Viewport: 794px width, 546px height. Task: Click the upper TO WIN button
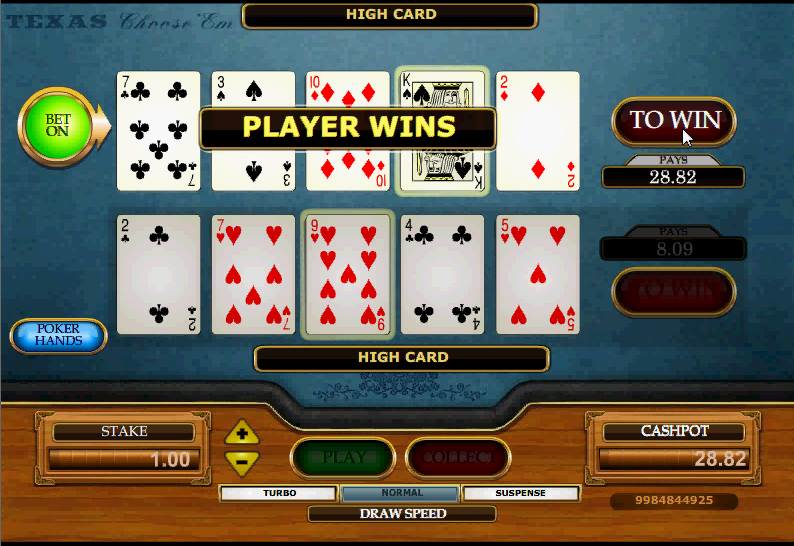(673, 121)
